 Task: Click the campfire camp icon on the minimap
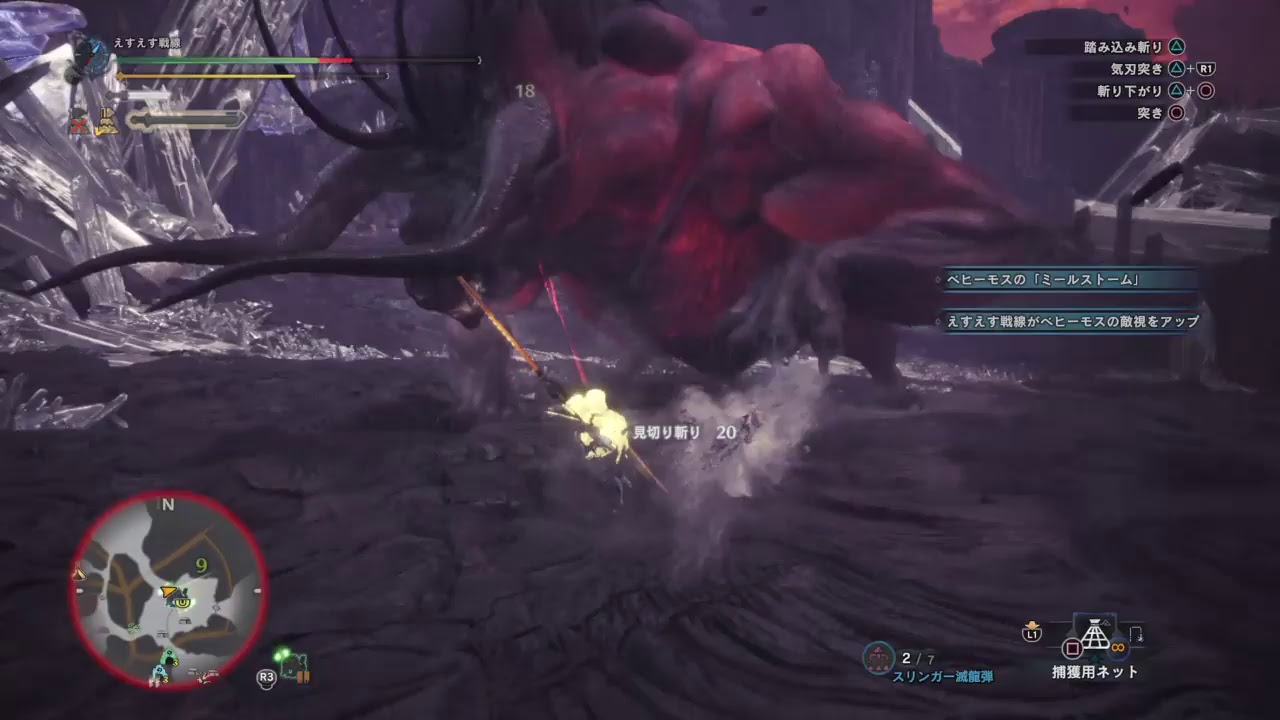click(78, 572)
